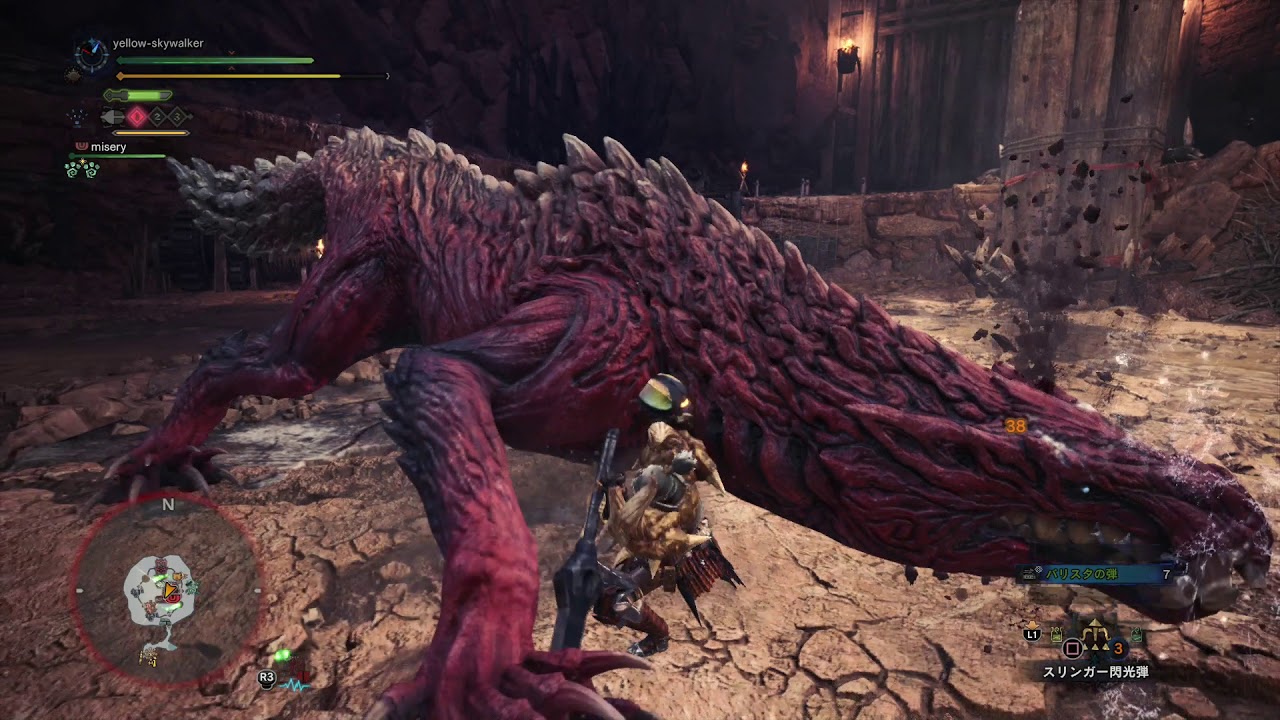Click the slinger icon beside the ammo slots

110,115
